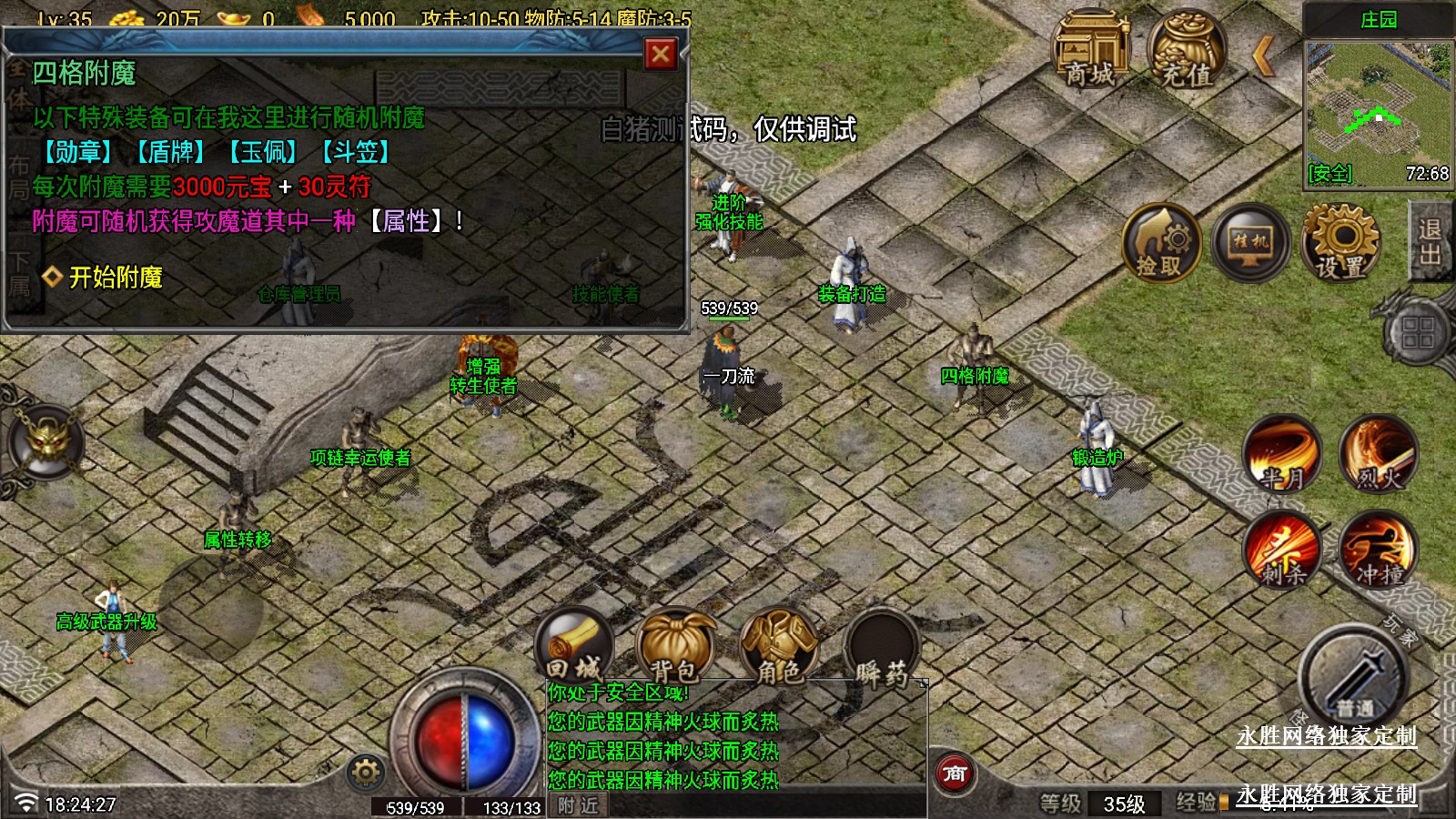Open the 庄园 minimap
The image size is (1456, 819).
point(1377,114)
